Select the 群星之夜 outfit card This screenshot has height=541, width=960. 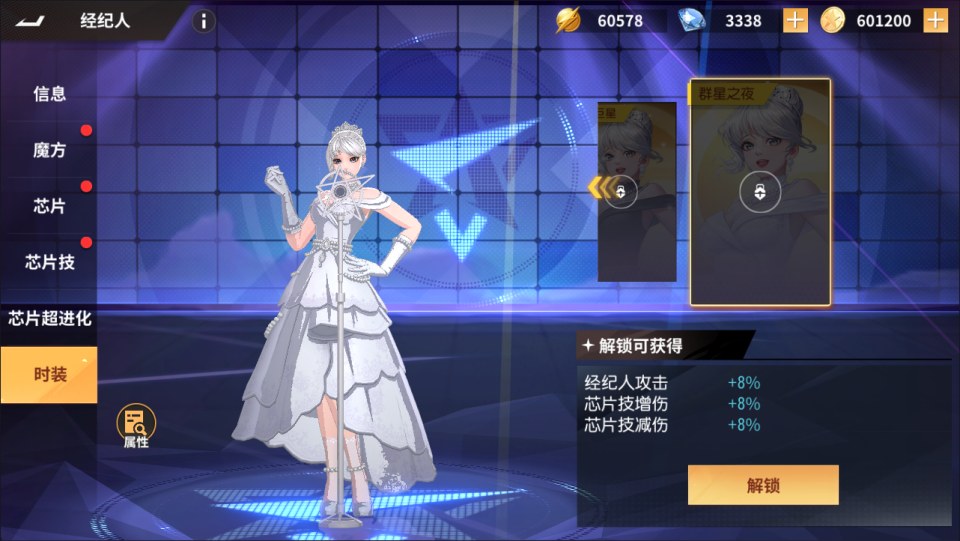coord(760,192)
